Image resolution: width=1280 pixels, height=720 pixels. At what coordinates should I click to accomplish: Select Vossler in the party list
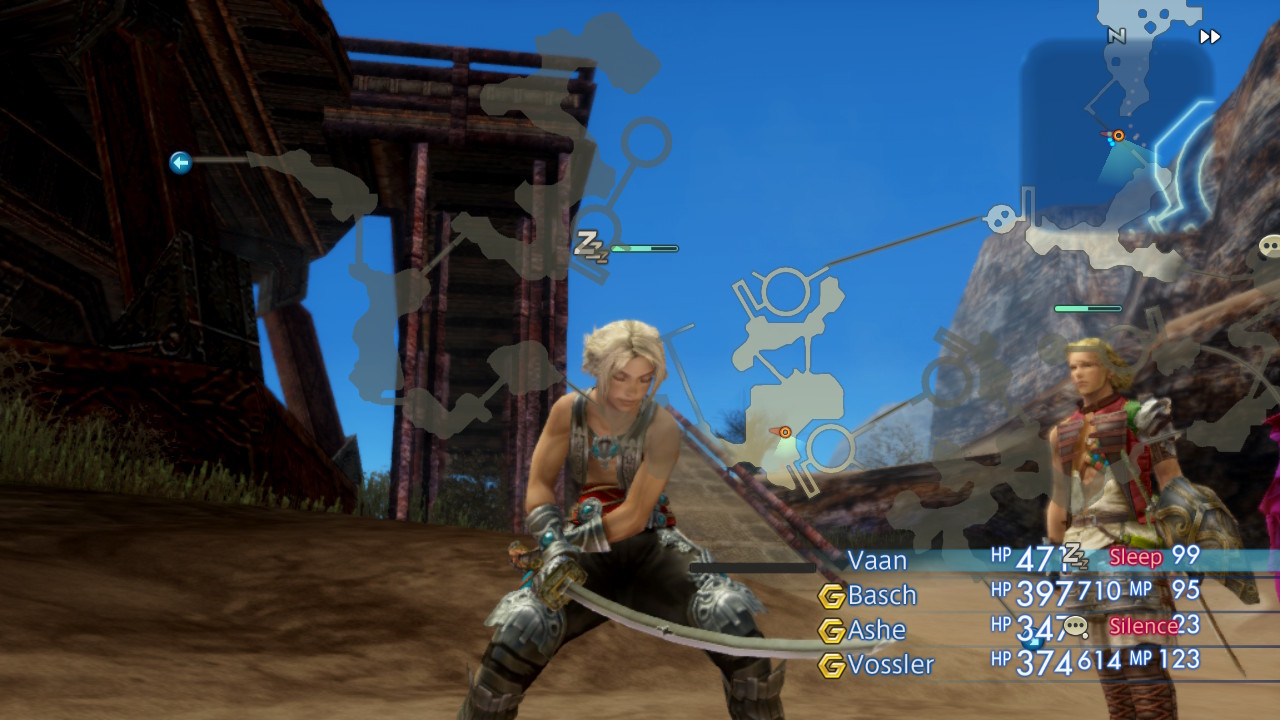click(890, 665)
